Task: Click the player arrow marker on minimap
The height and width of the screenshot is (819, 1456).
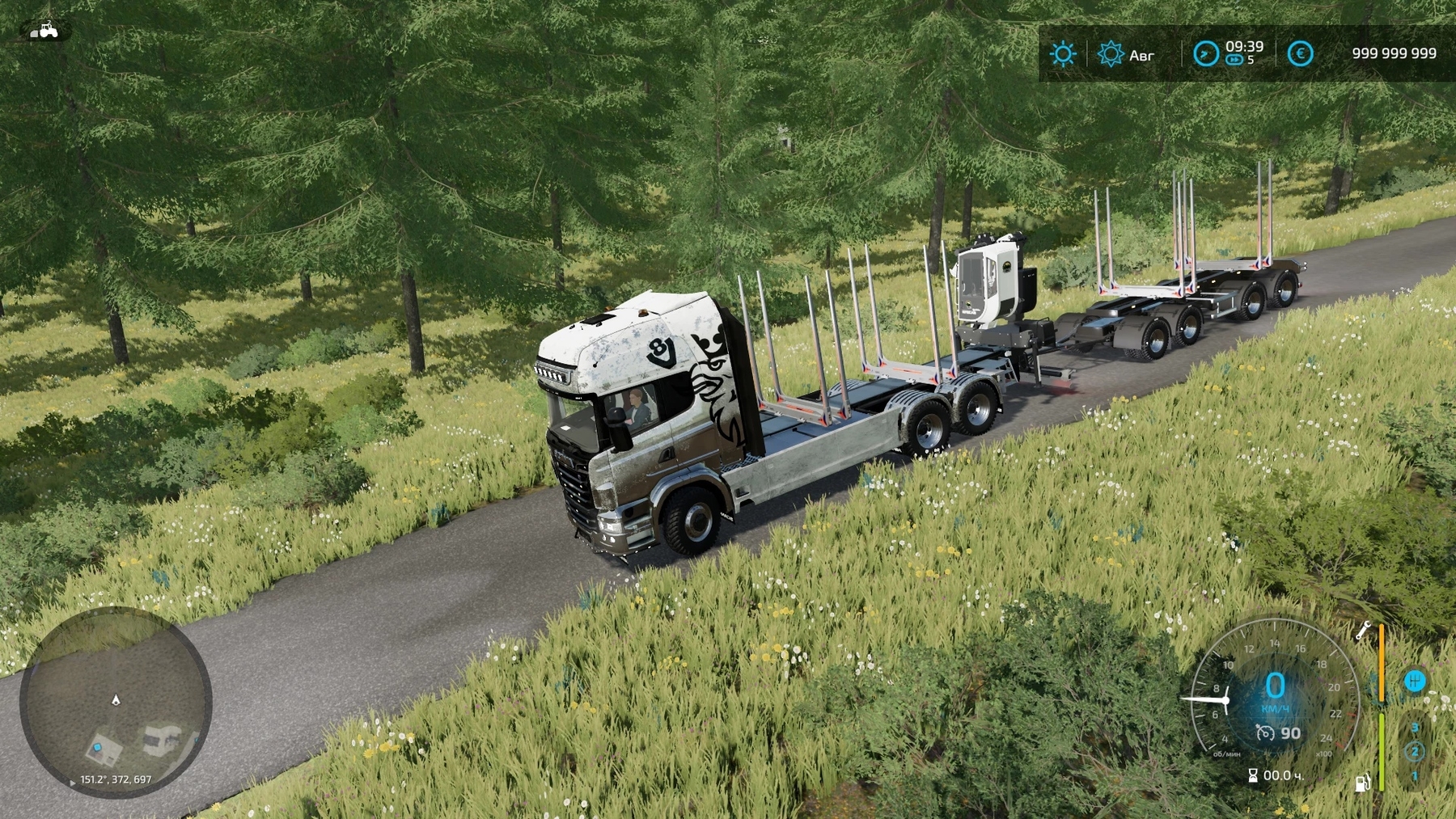Action: 116,699
